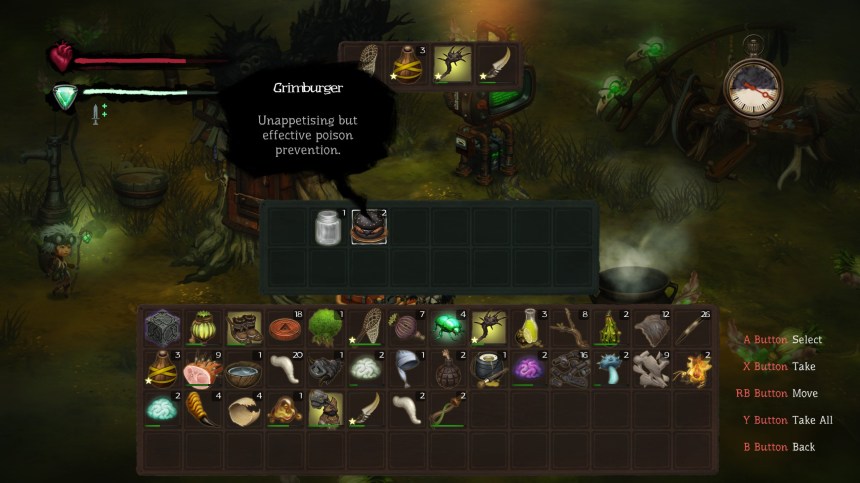Select the yellow potion bottle
The image size is (860, 483).
(529, 327)
